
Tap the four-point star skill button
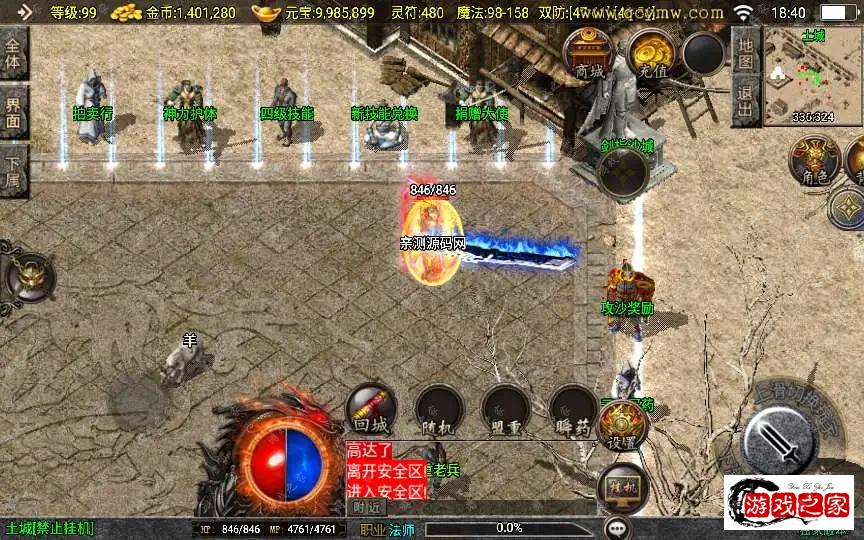point(848,209)
